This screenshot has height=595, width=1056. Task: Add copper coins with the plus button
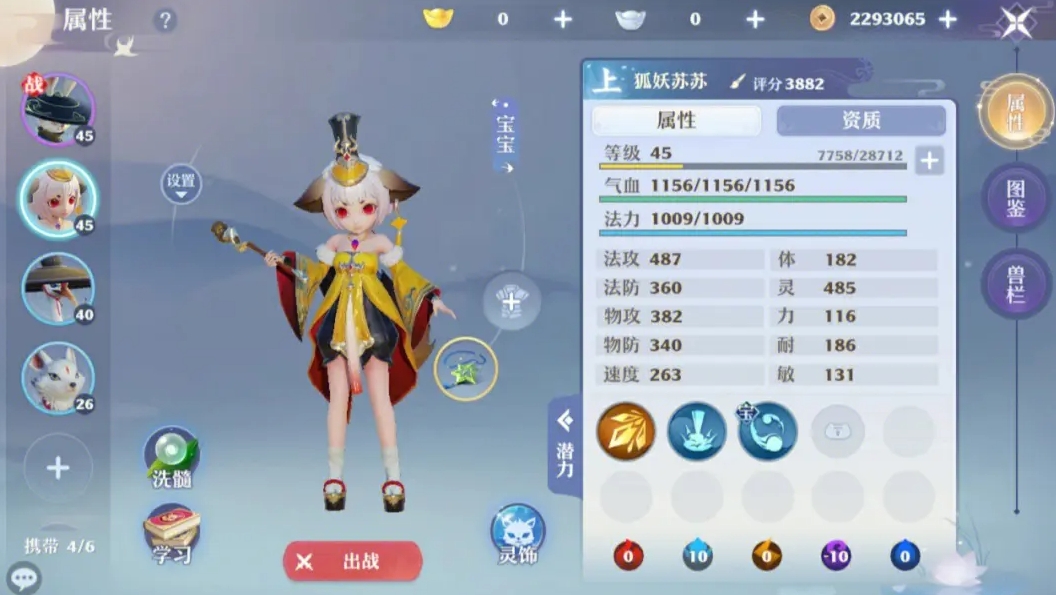[948, 19]
